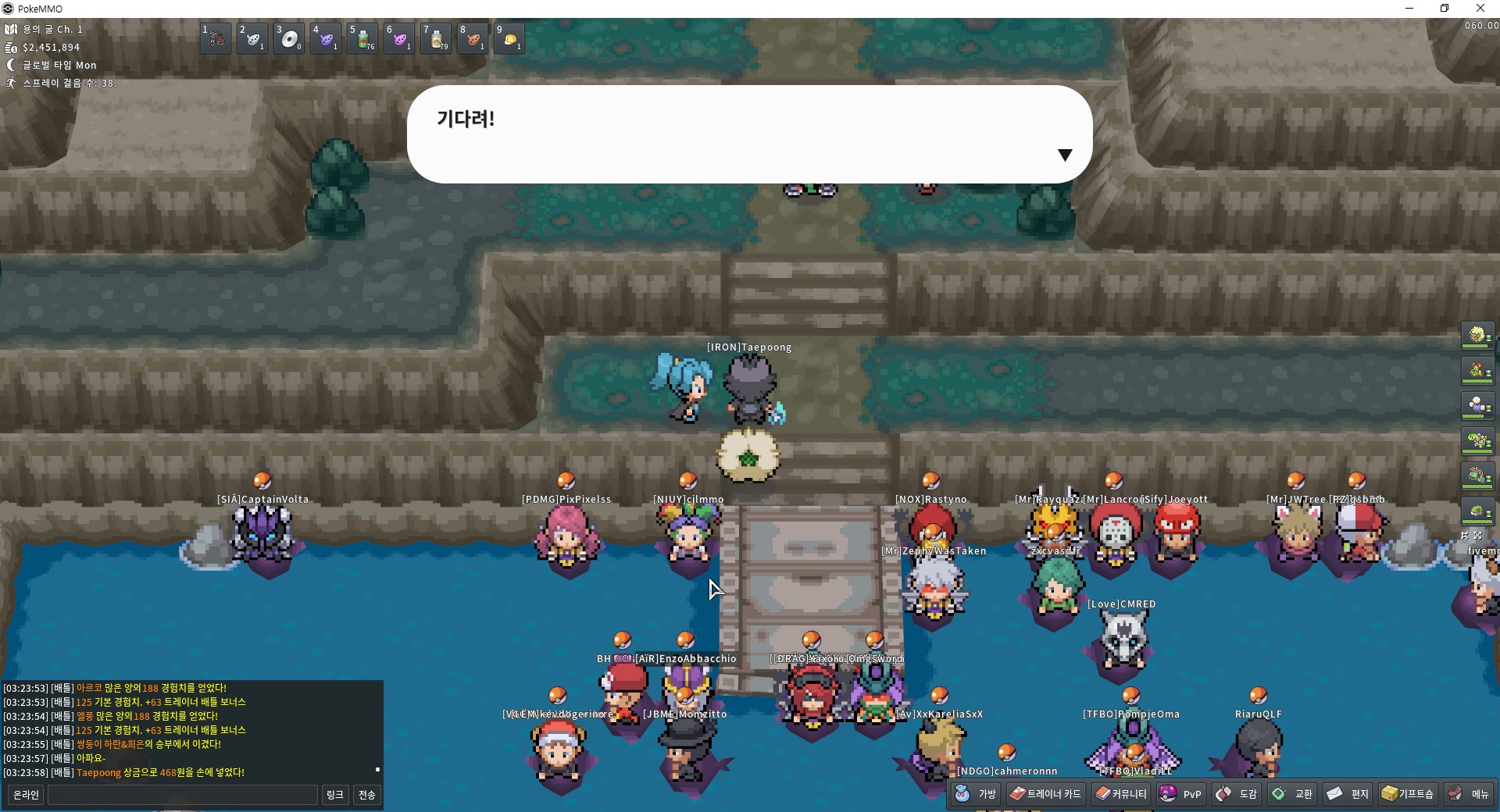Click the chat text input field
1500x812 pixels.
(183, 795)
